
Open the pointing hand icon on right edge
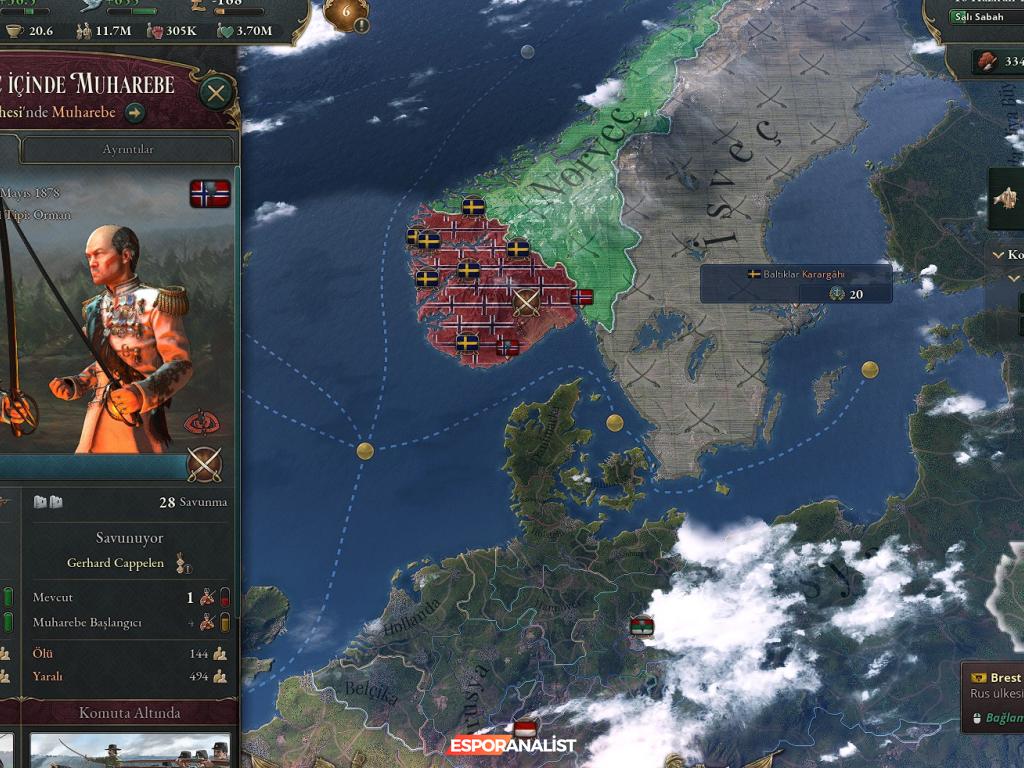pyautogui.click(x=1007, y=198)
